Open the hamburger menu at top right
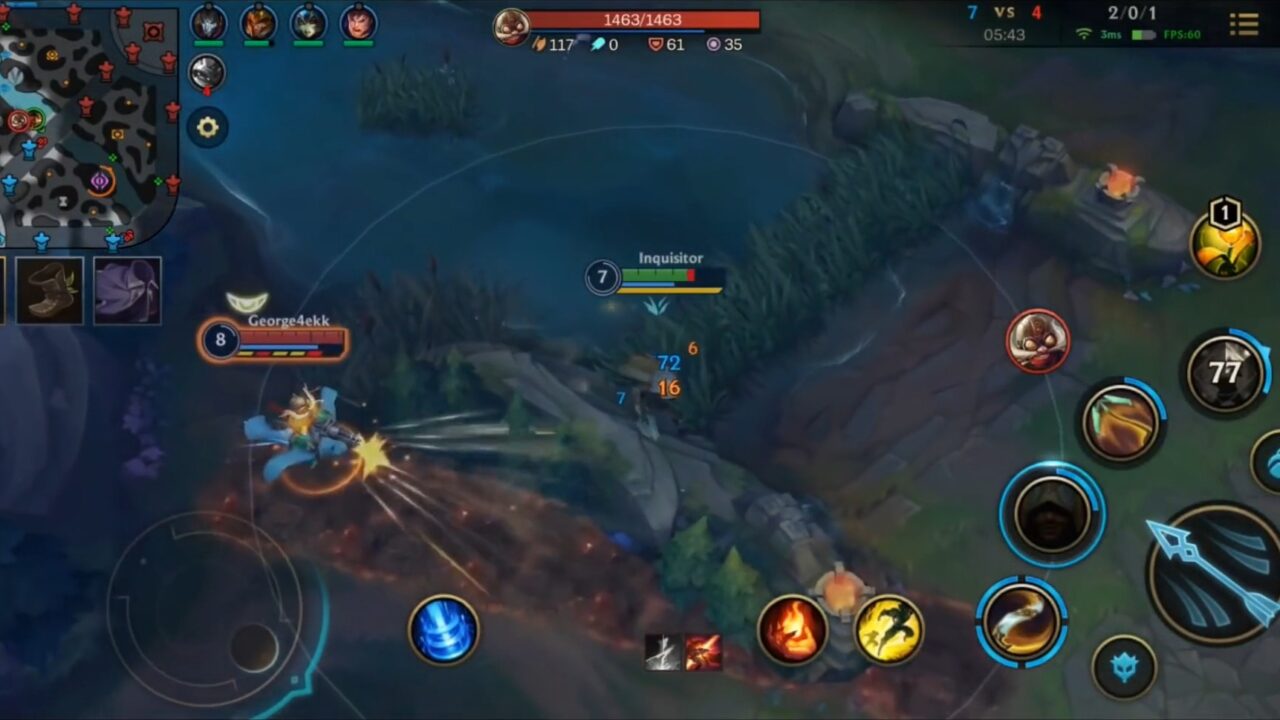Screen dimensions: 1280x720 [x=1245, y=24]
